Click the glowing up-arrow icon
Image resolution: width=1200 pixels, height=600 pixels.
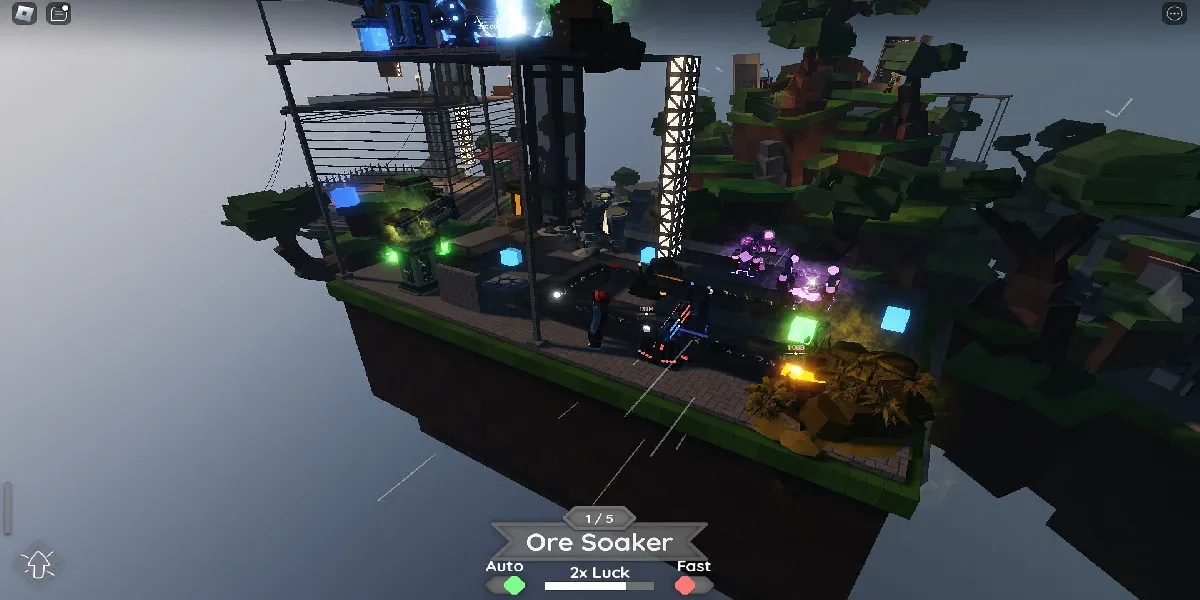coord(39,564)
